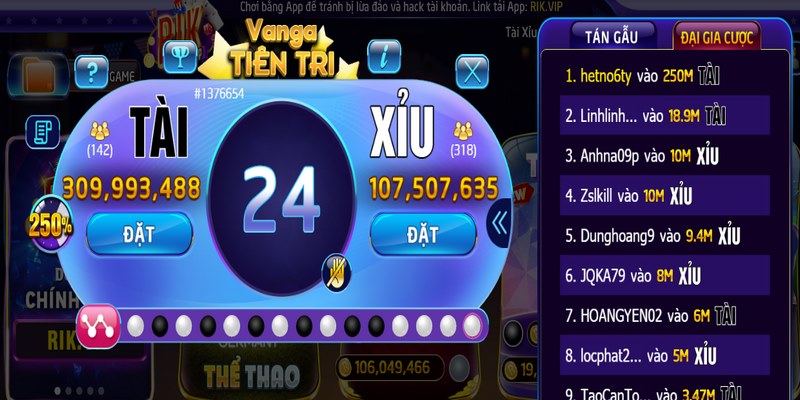Open the pink trend chart button
800x400 pixels.
click(98, 326)
